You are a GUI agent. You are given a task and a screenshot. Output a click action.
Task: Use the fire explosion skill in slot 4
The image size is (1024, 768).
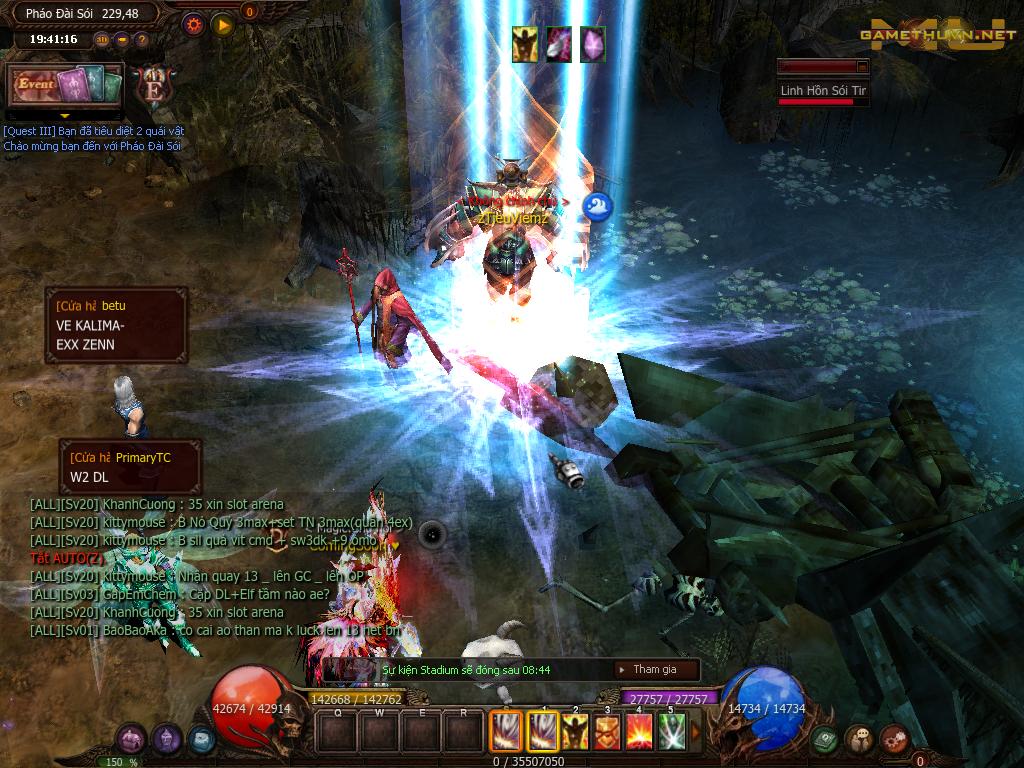tap(639, 732)
